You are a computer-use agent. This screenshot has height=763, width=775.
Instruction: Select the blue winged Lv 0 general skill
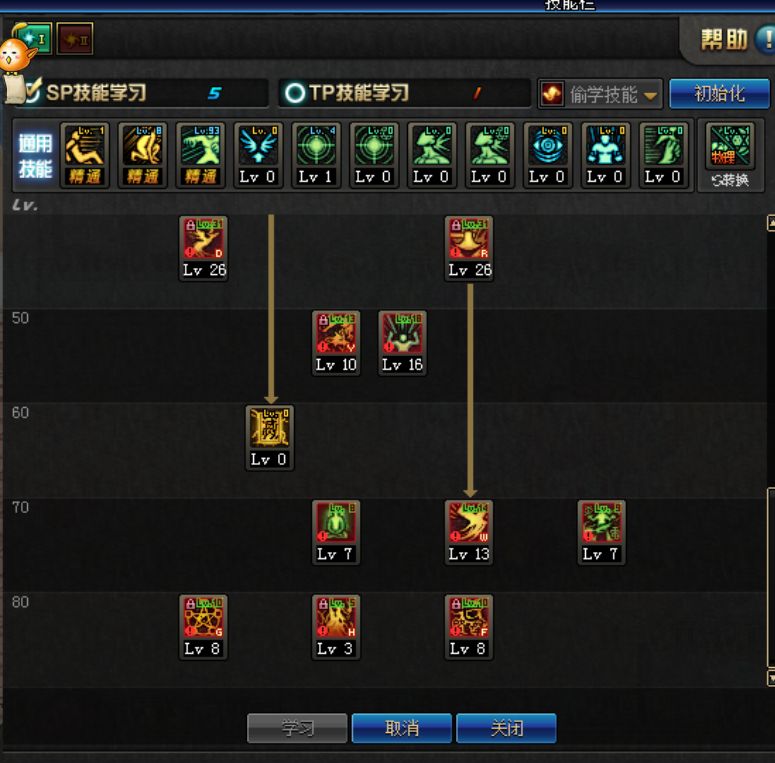pos(259,145)
